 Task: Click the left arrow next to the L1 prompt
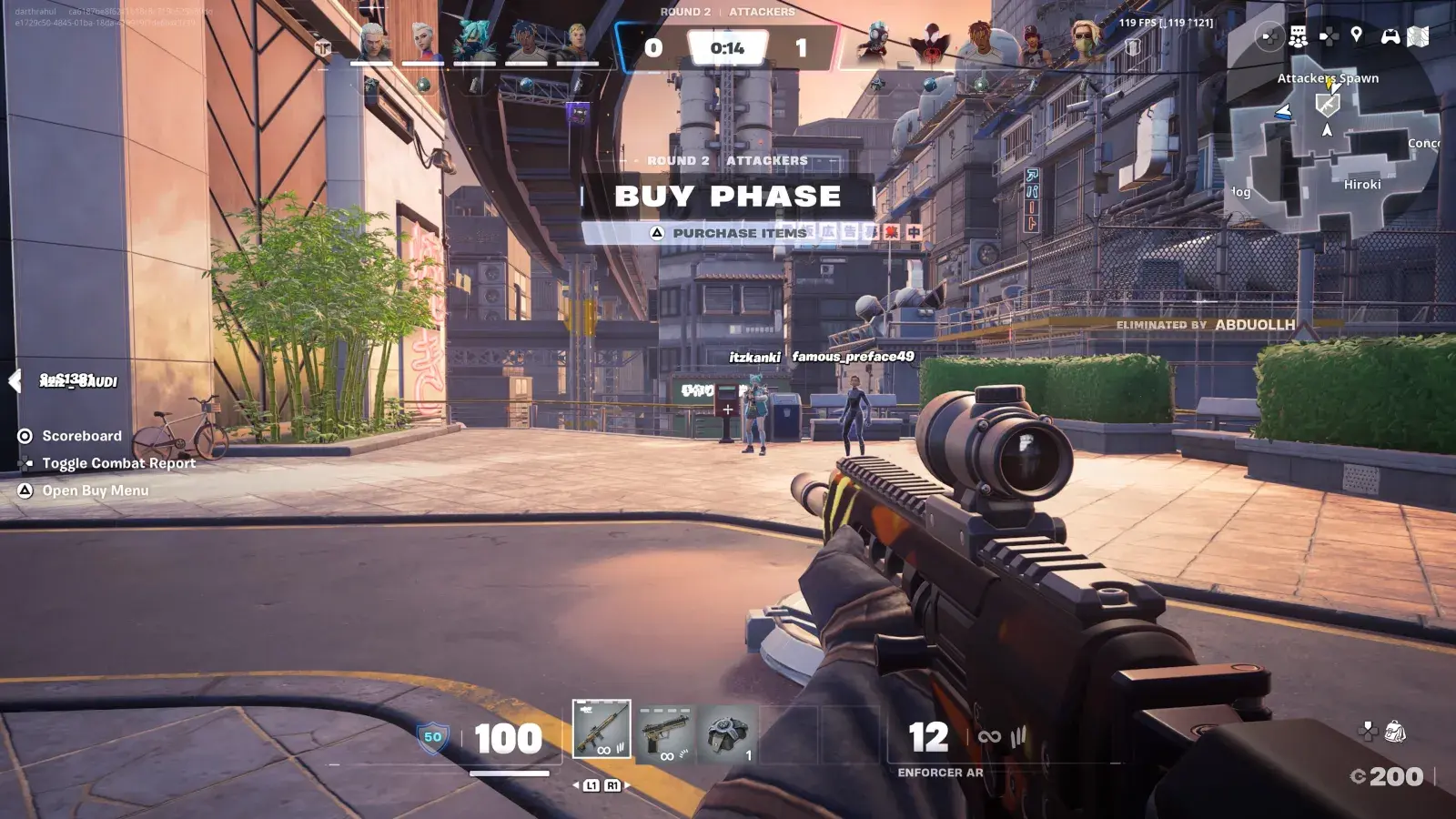coord(576,784)
